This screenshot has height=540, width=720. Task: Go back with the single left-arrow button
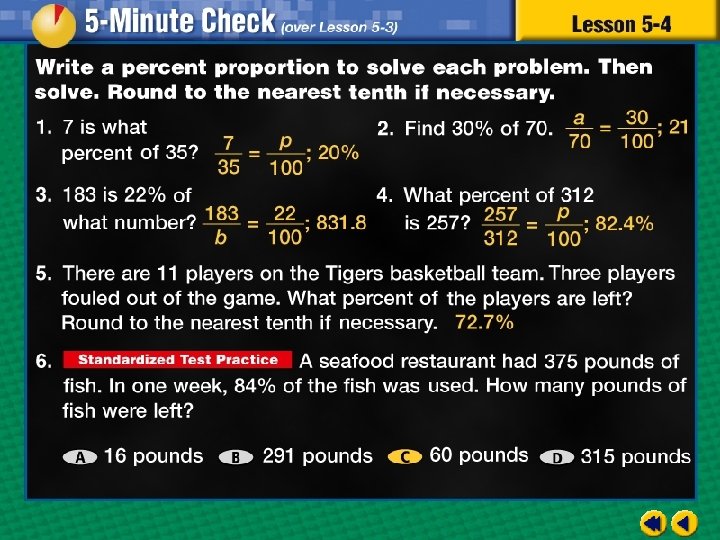(x=685, y=523)
